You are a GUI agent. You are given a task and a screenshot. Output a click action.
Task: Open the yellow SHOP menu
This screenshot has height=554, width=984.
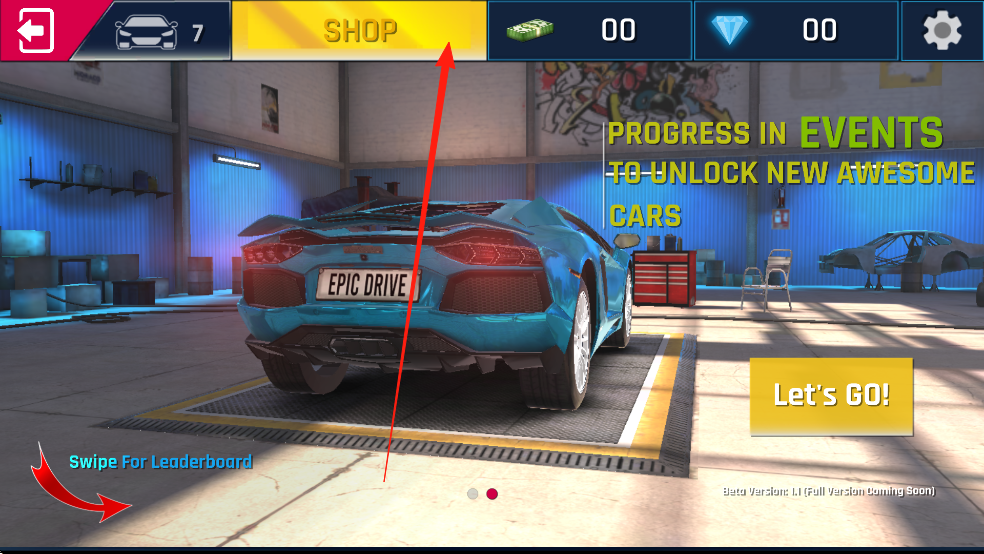[359, 31]
